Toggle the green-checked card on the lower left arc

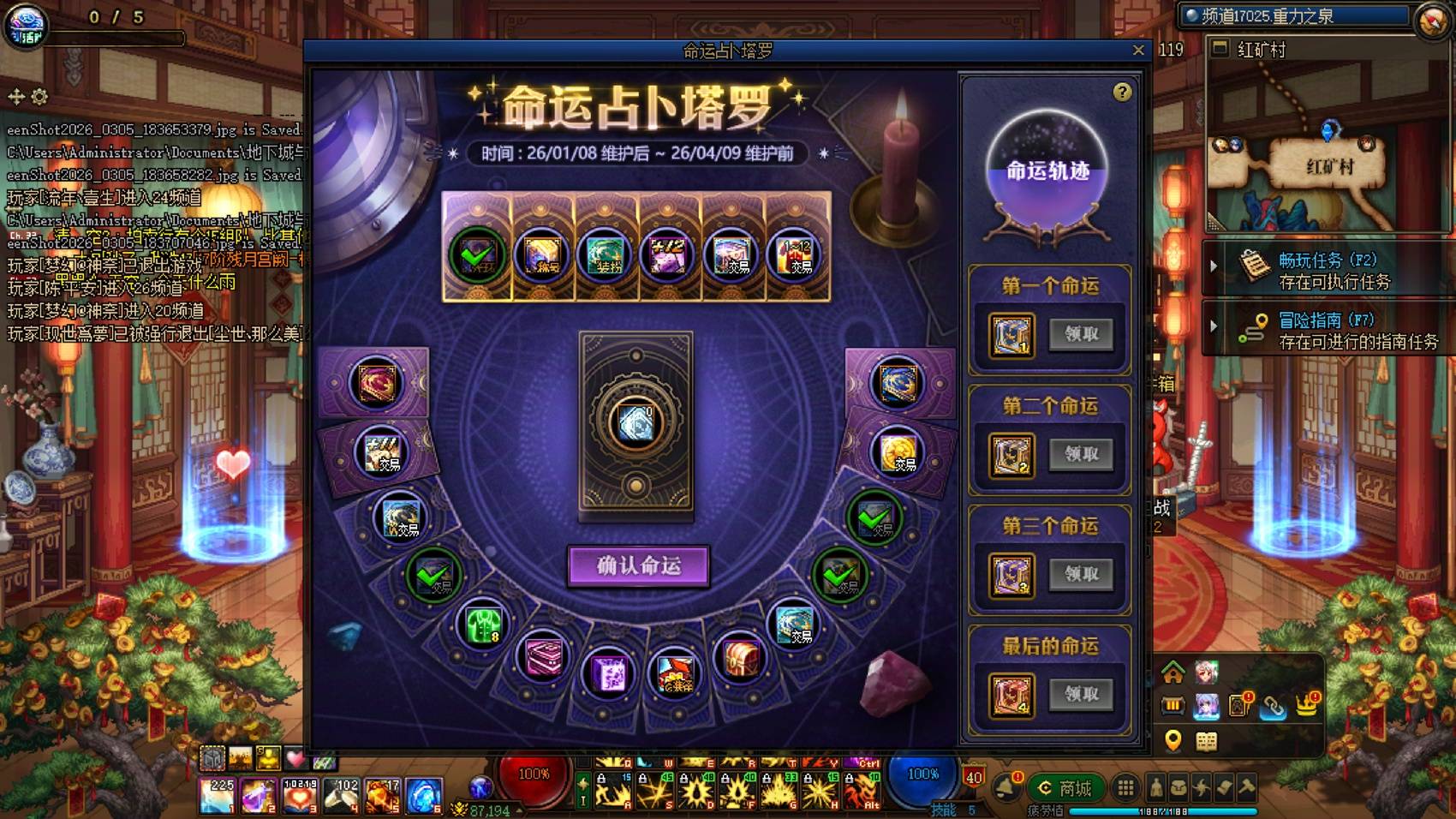pyautogui.click(x=433, y=574)
